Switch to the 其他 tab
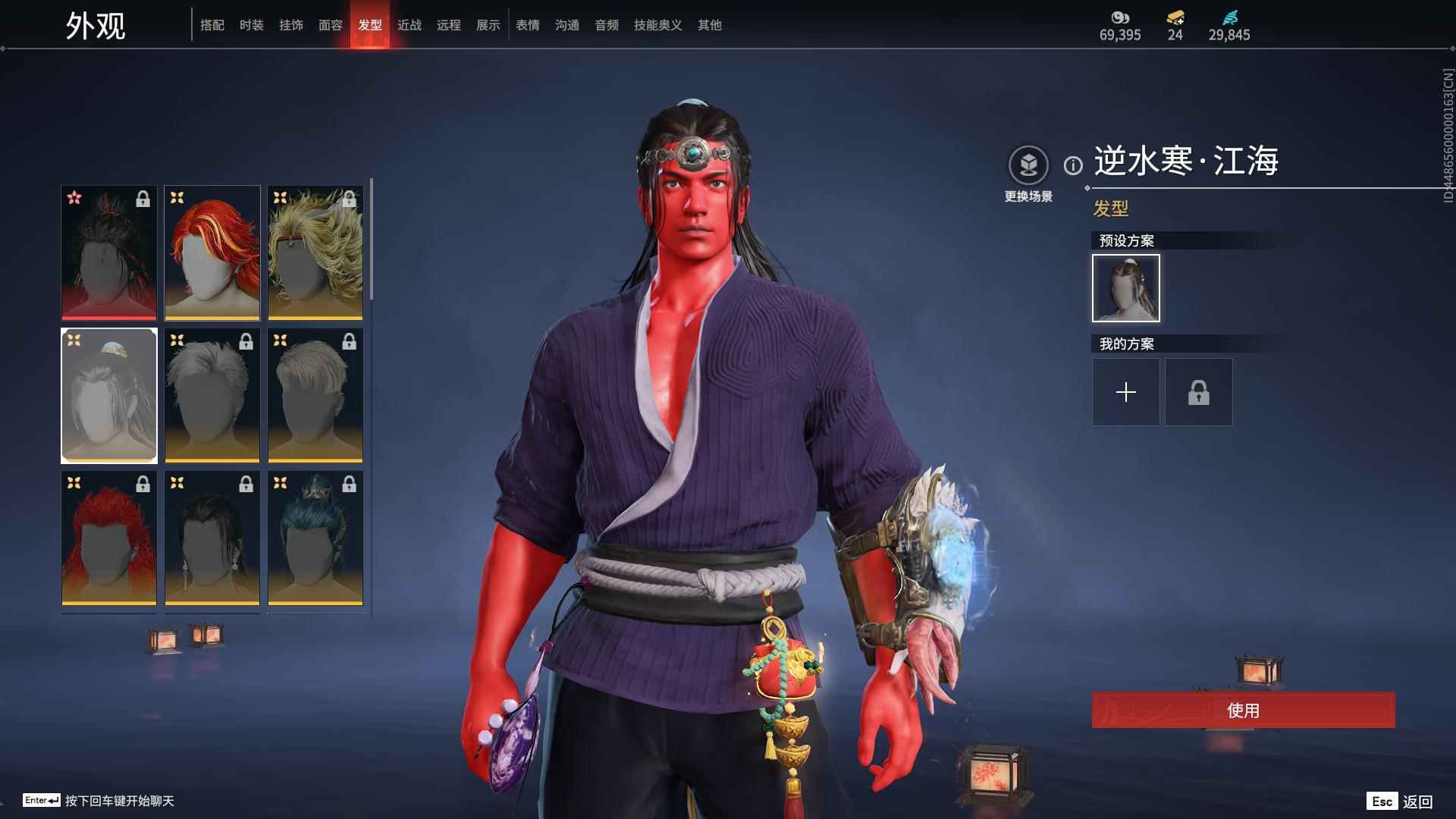1456x819 pixels. pos(710,25)
